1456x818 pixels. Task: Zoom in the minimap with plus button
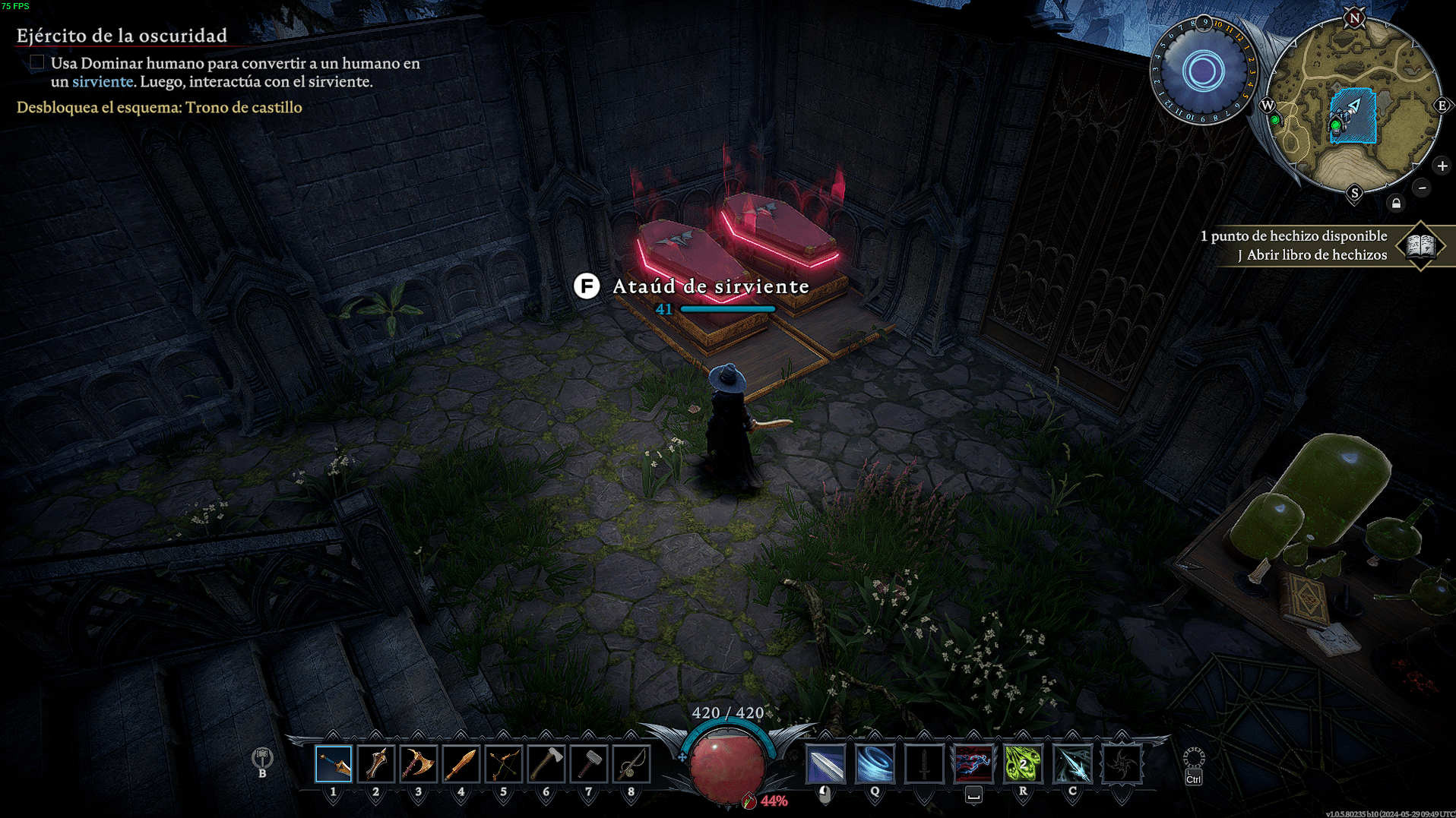1442,166
